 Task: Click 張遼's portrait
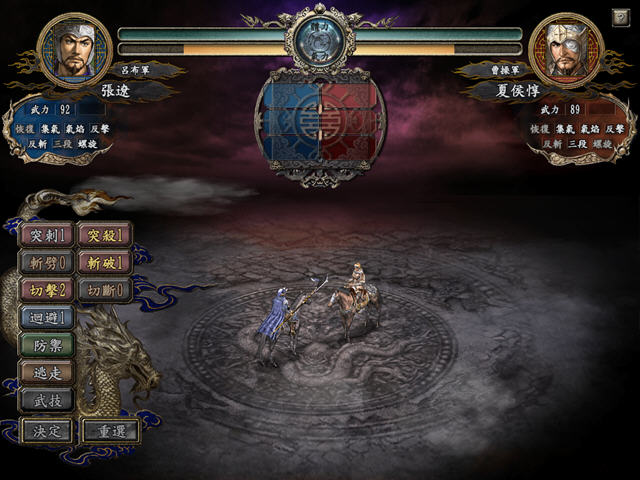pos(74,49)
